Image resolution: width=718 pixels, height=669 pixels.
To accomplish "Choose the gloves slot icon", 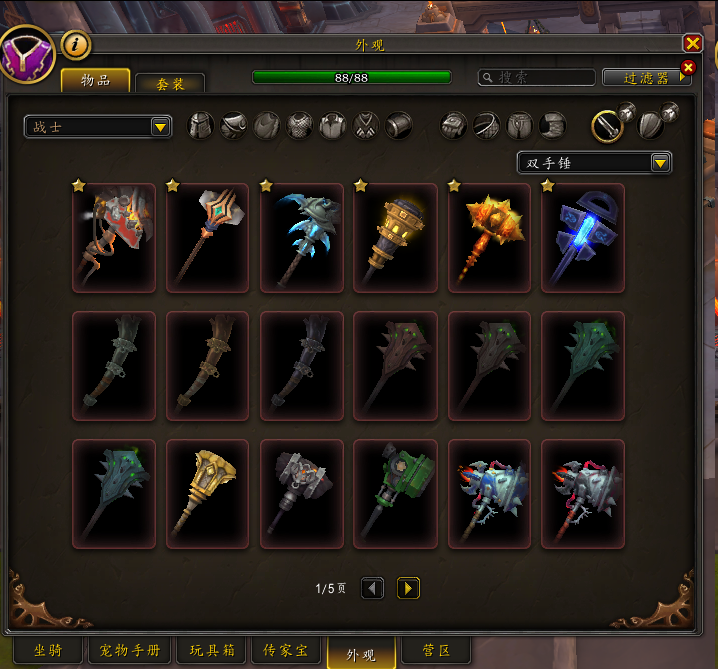I will [x=454, y=125].
